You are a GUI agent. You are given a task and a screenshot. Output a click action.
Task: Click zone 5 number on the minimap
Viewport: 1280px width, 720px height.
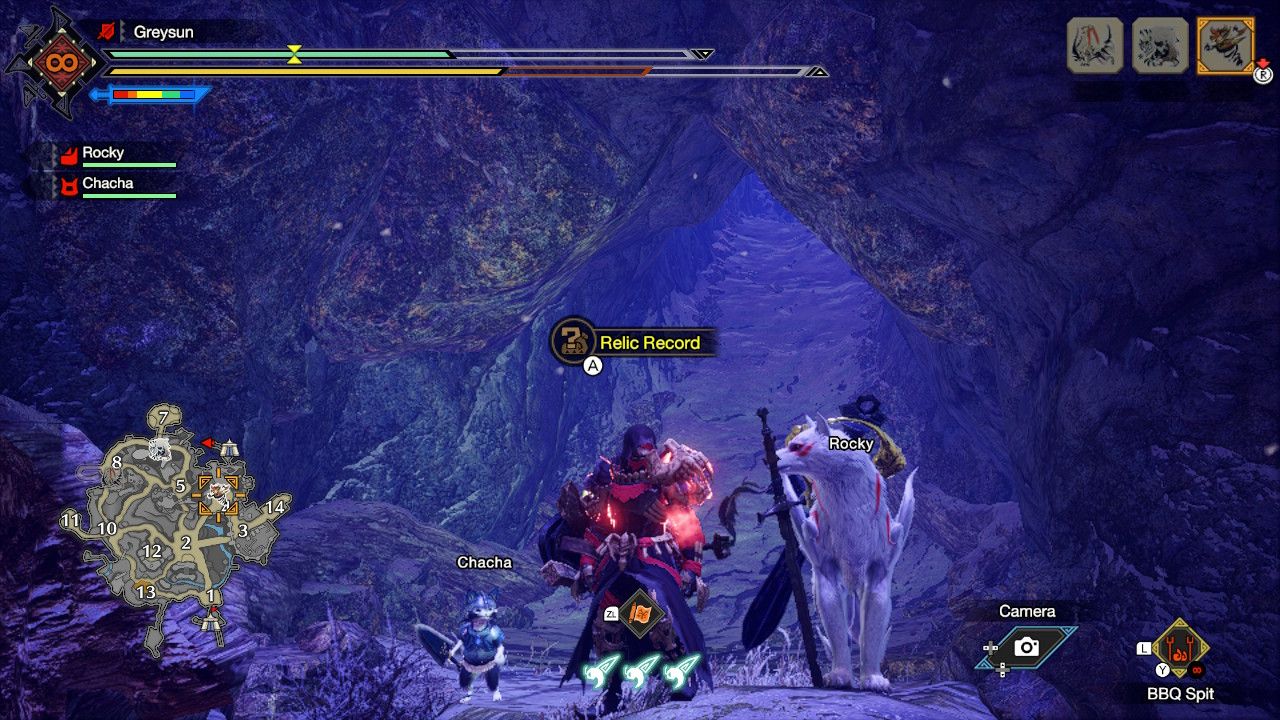180,484
